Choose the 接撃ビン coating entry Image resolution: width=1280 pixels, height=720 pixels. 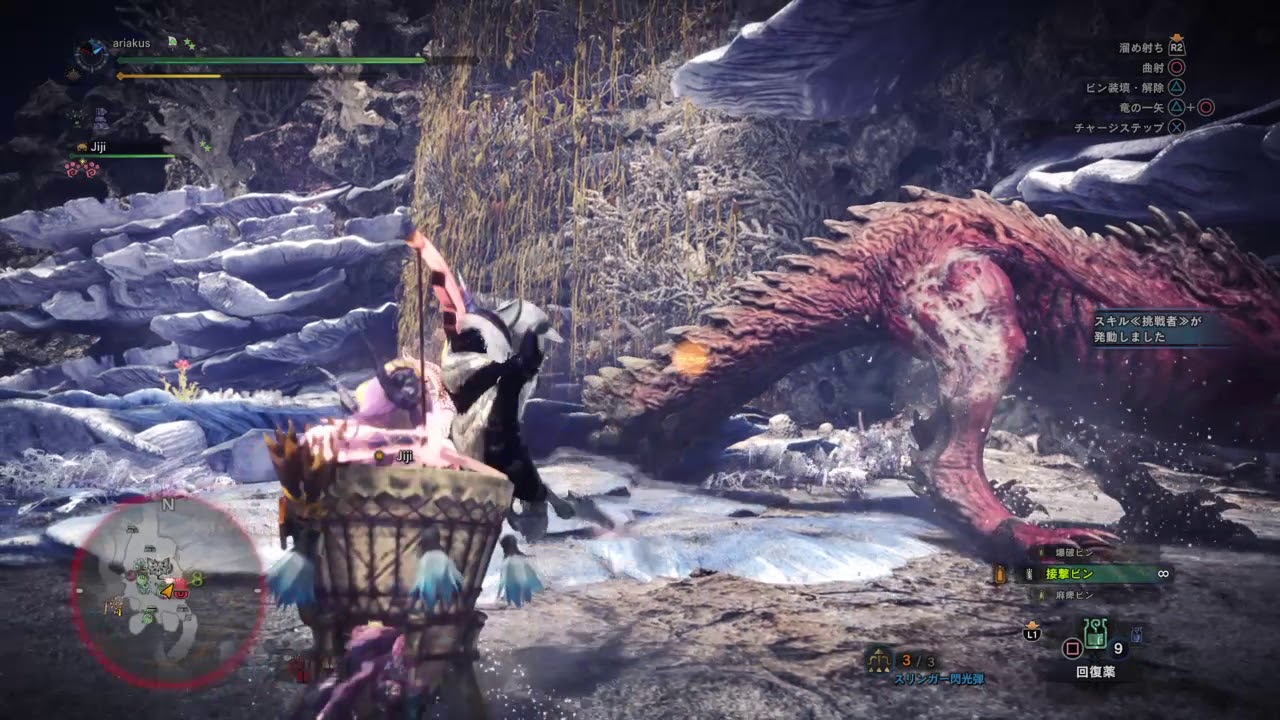point(1071,574)
